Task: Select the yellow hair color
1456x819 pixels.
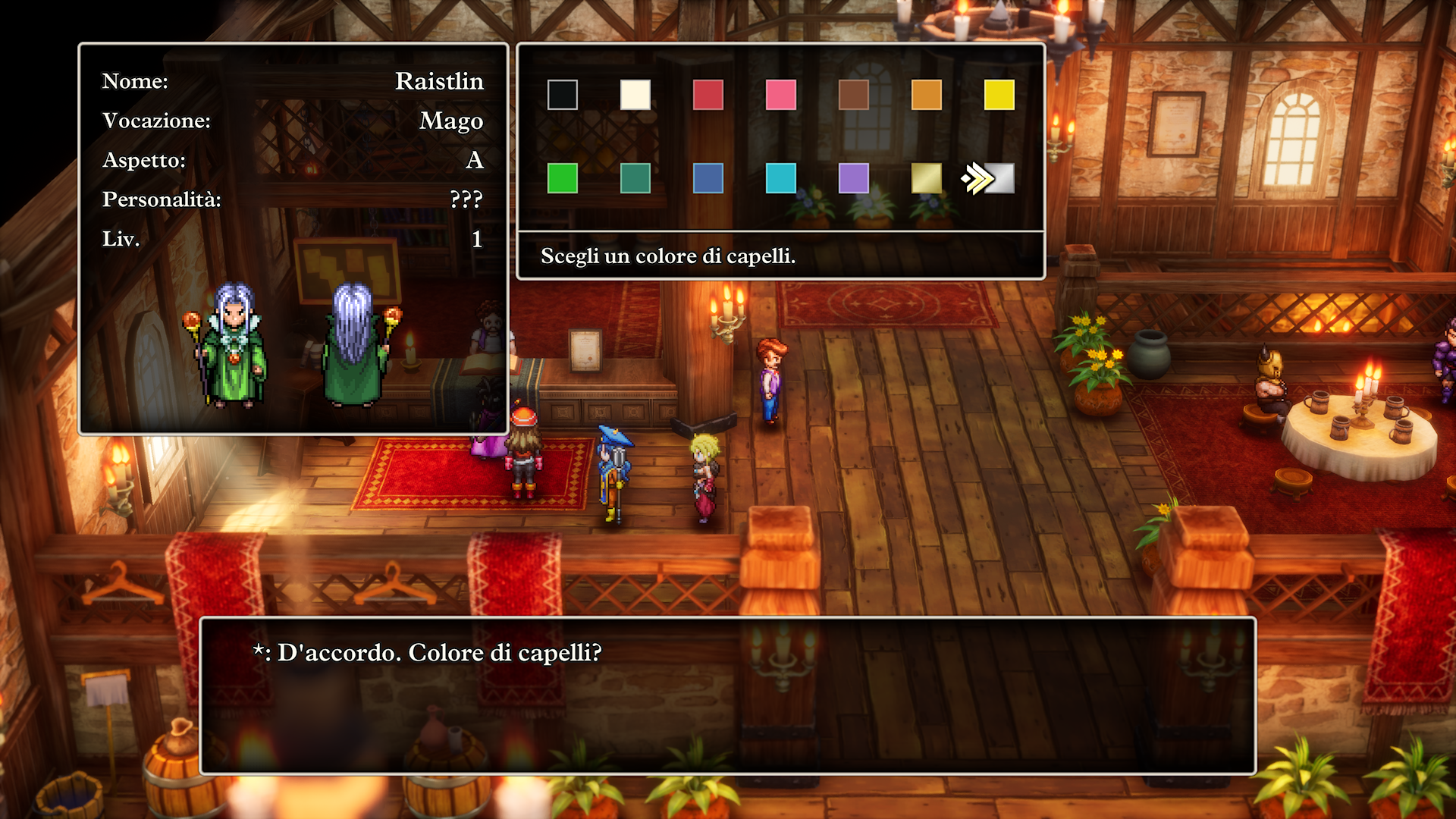Action: tap(999, 95)
